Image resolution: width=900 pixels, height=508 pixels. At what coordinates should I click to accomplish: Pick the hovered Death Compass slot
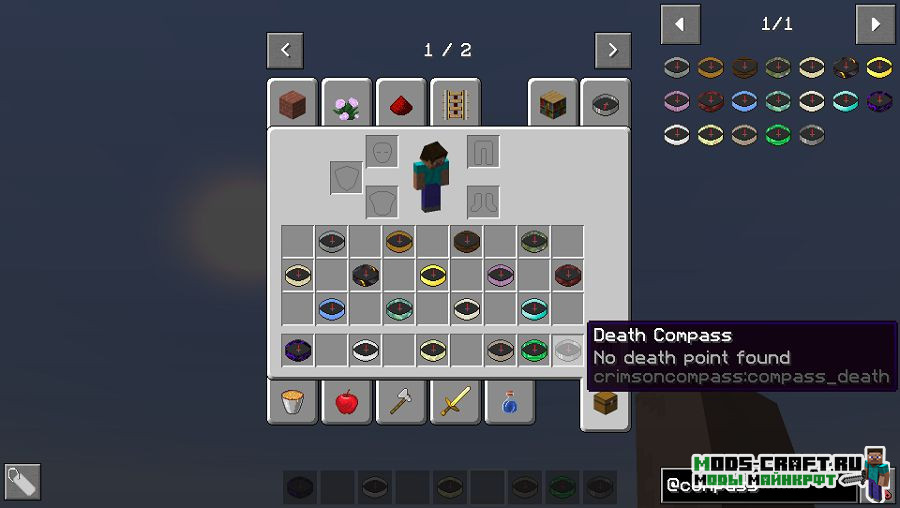(x=568, y=350)
